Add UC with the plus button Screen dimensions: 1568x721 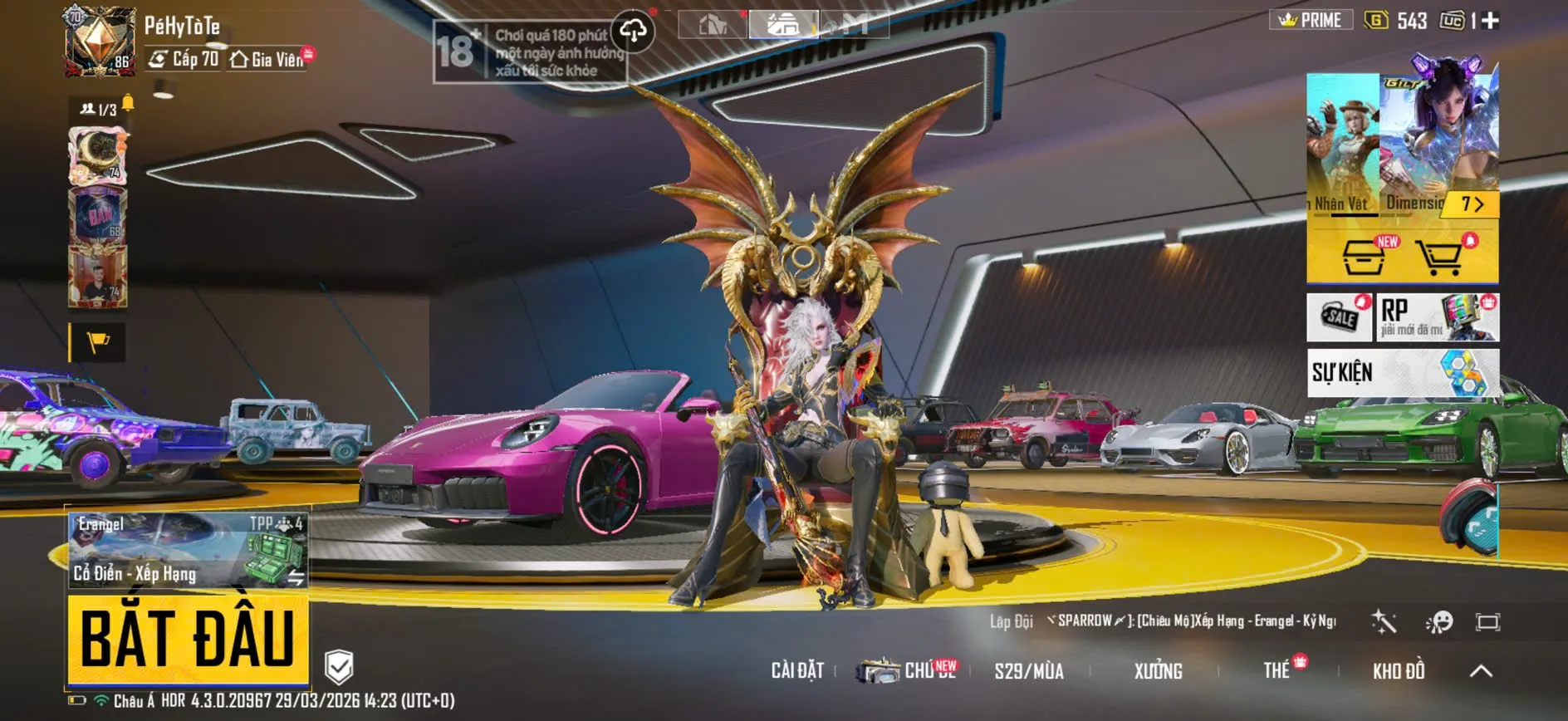click(1491, 21)
